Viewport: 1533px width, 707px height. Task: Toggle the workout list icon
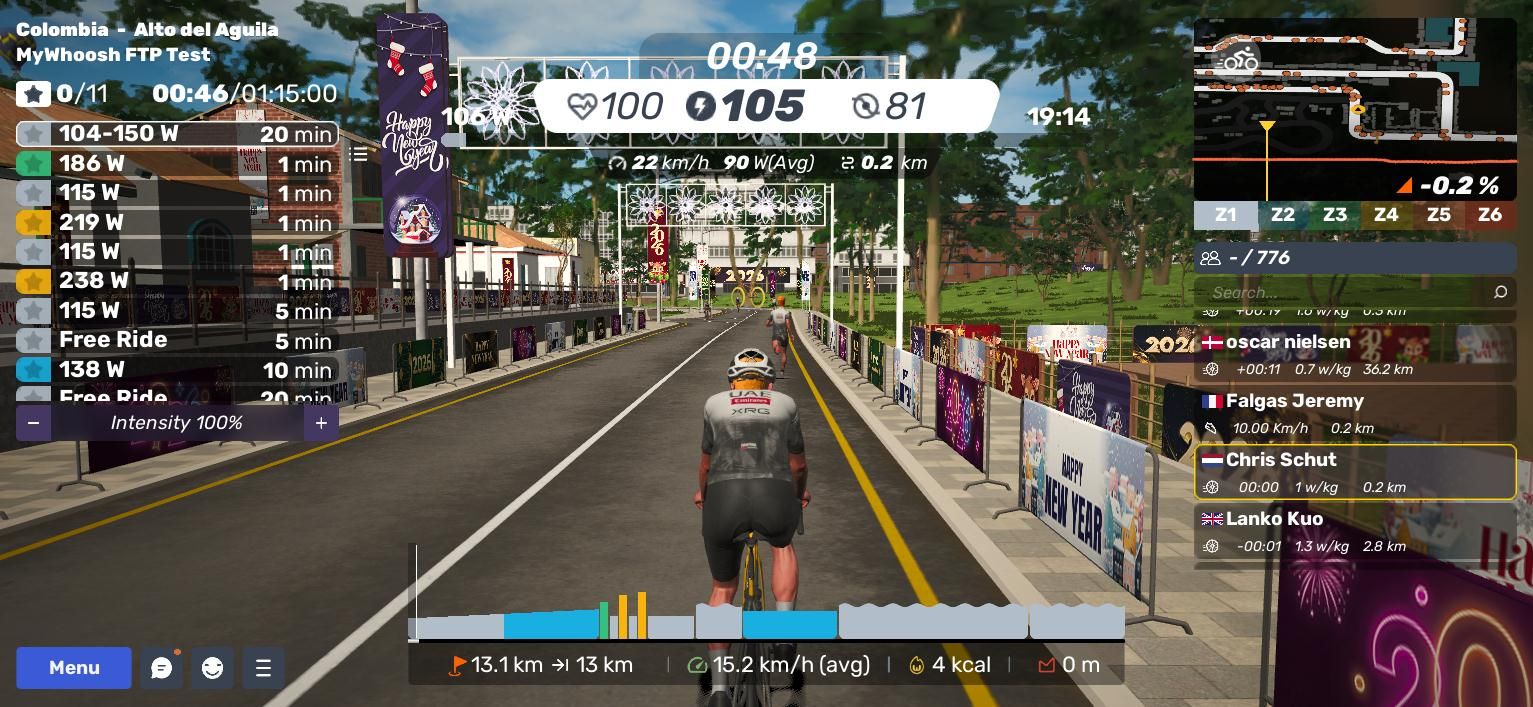pyautogui.click(x=358, y=155)
